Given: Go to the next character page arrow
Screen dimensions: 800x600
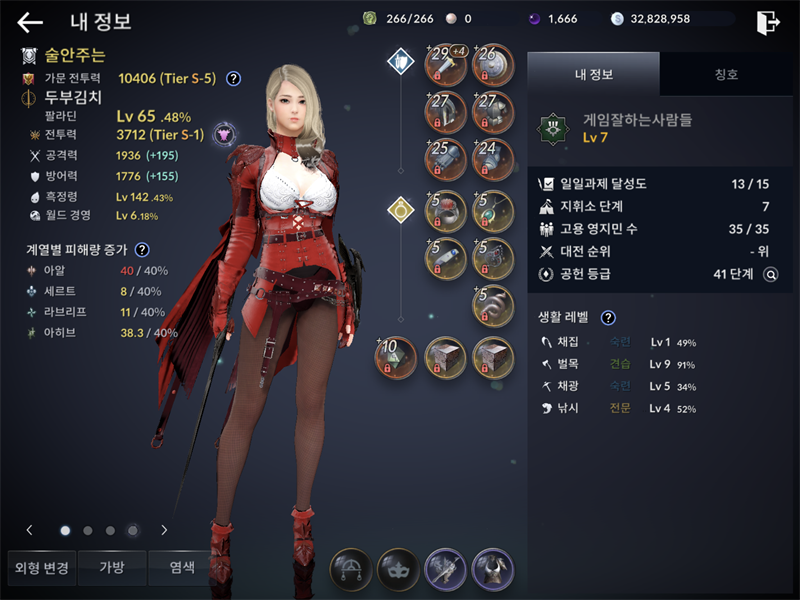Looking at the screenshot, I should (x=164, y=530).
